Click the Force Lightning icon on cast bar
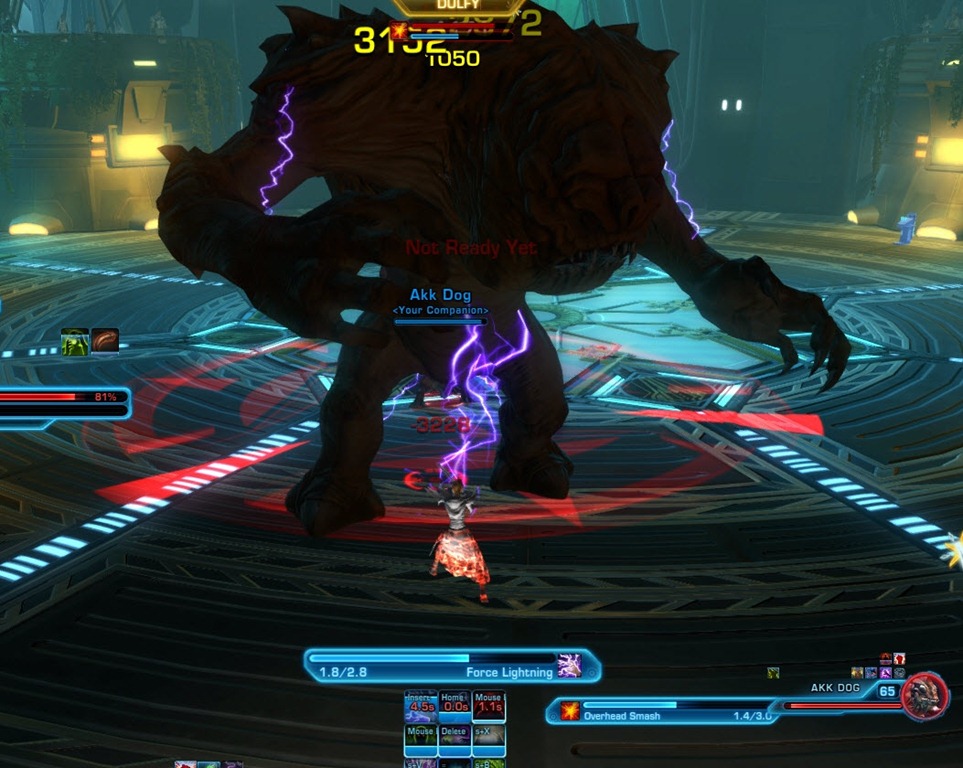This screenshot has width=963, height=768. click(570, 665)
